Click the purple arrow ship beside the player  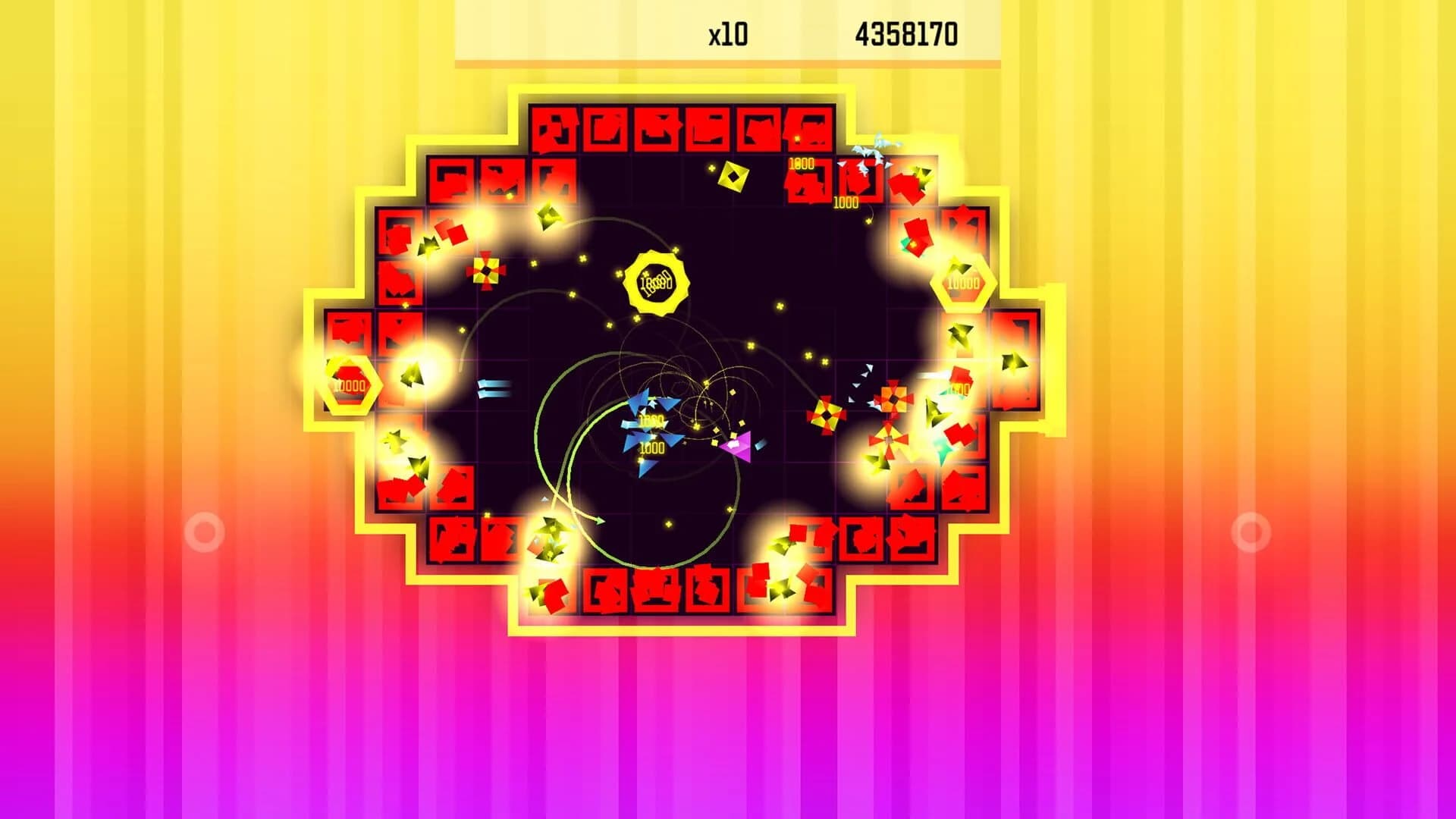(x=737, y=446)
